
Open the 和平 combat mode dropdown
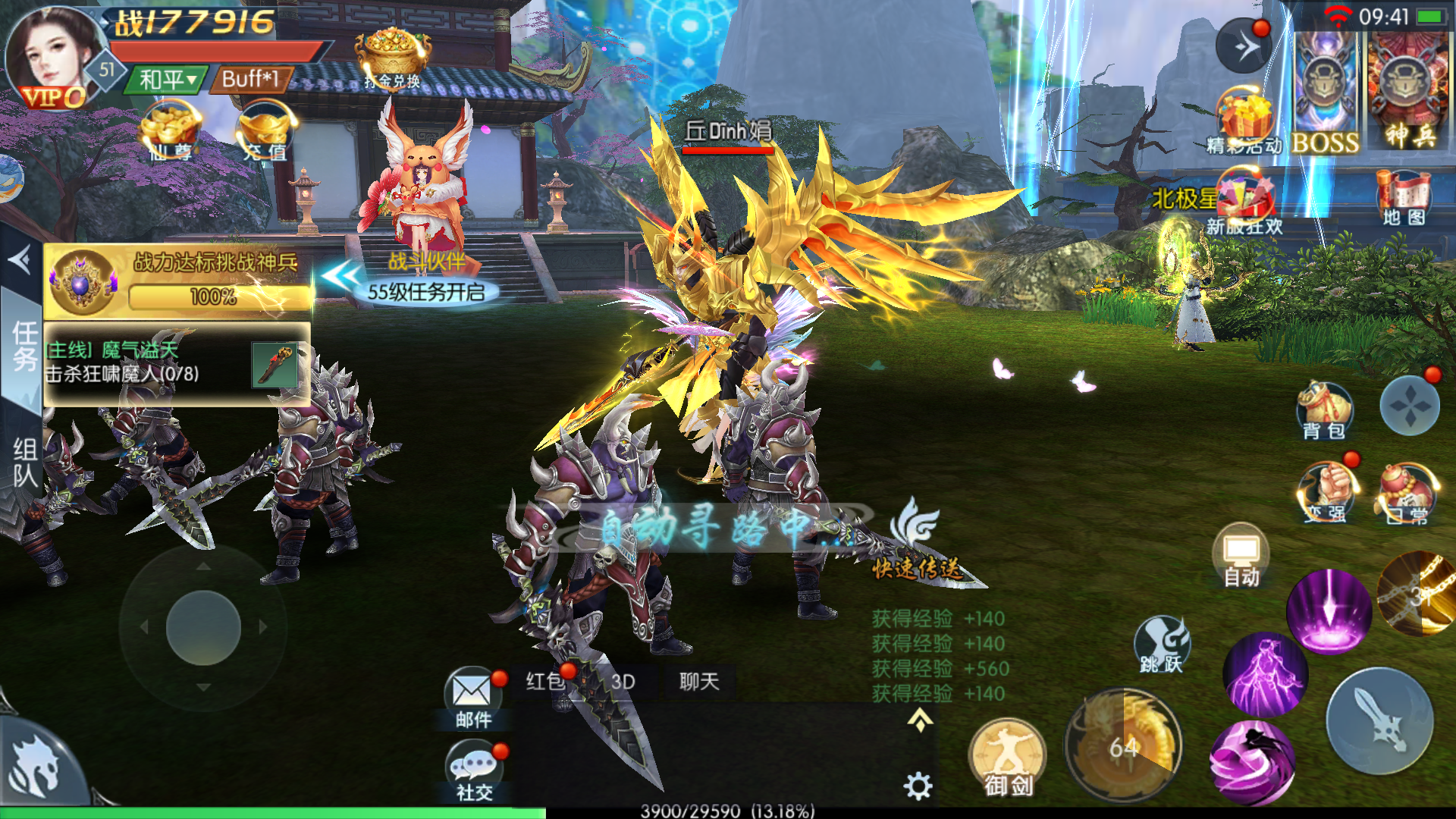click(x=168, y=79)
